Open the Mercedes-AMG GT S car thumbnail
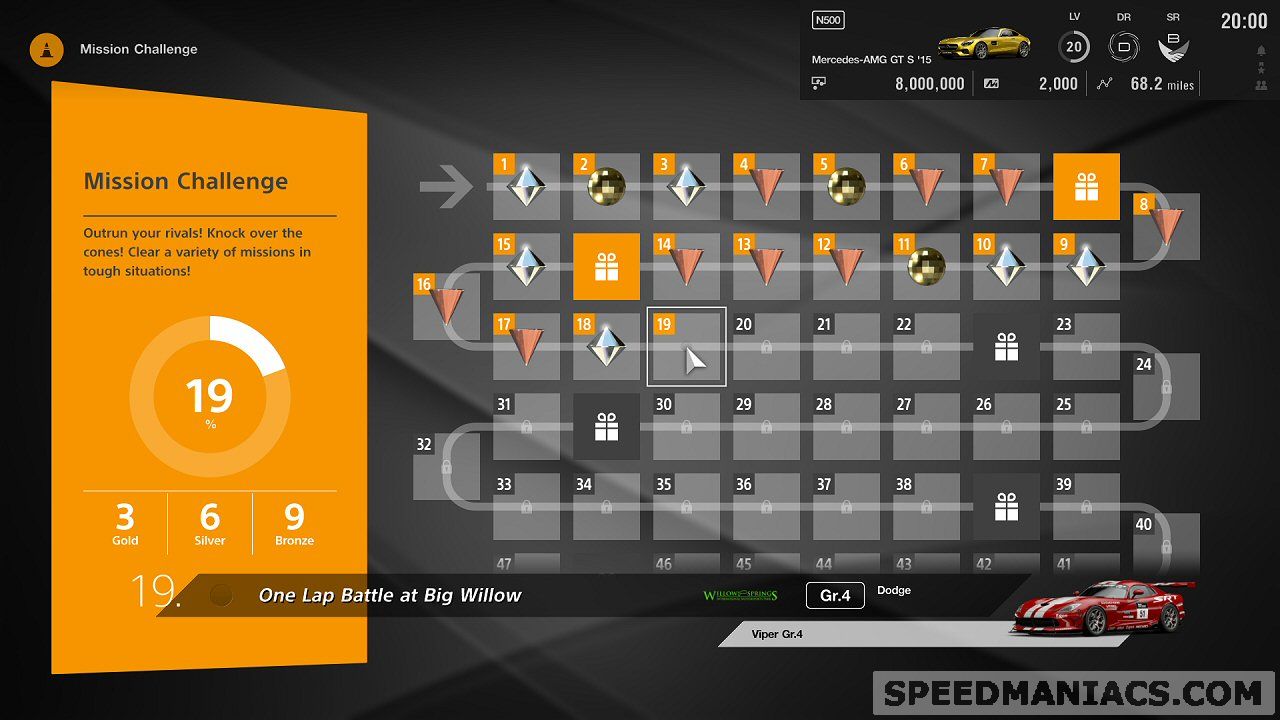This screenshot has height=720, width=1280. tap(970, 43)
